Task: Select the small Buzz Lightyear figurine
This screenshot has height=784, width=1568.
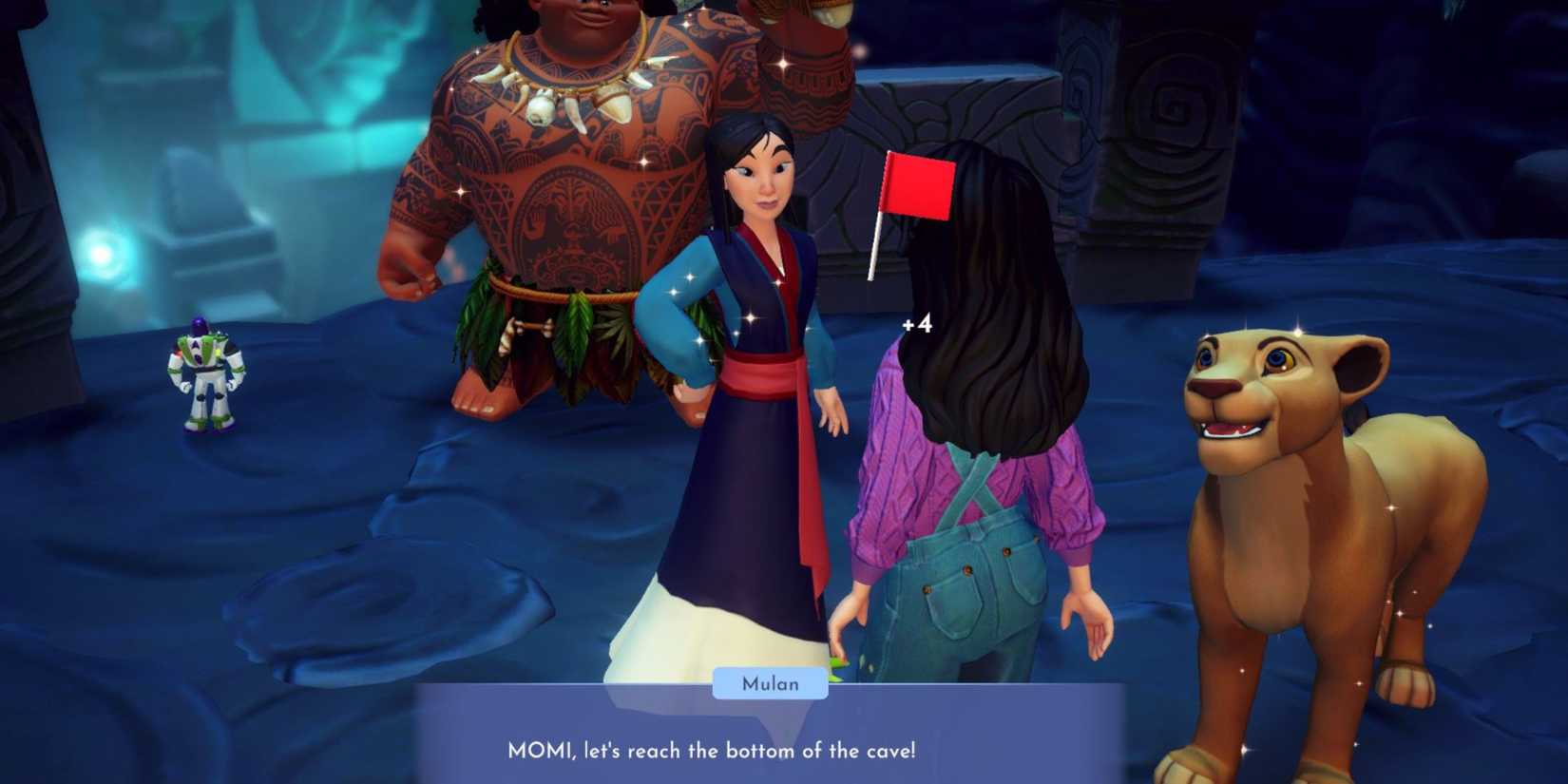Action: point(204,375)
